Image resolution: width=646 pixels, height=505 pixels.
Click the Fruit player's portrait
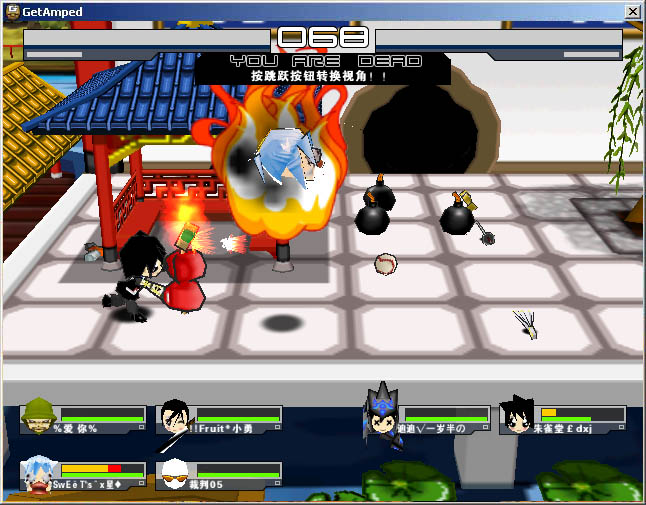(x=174, y=417)
